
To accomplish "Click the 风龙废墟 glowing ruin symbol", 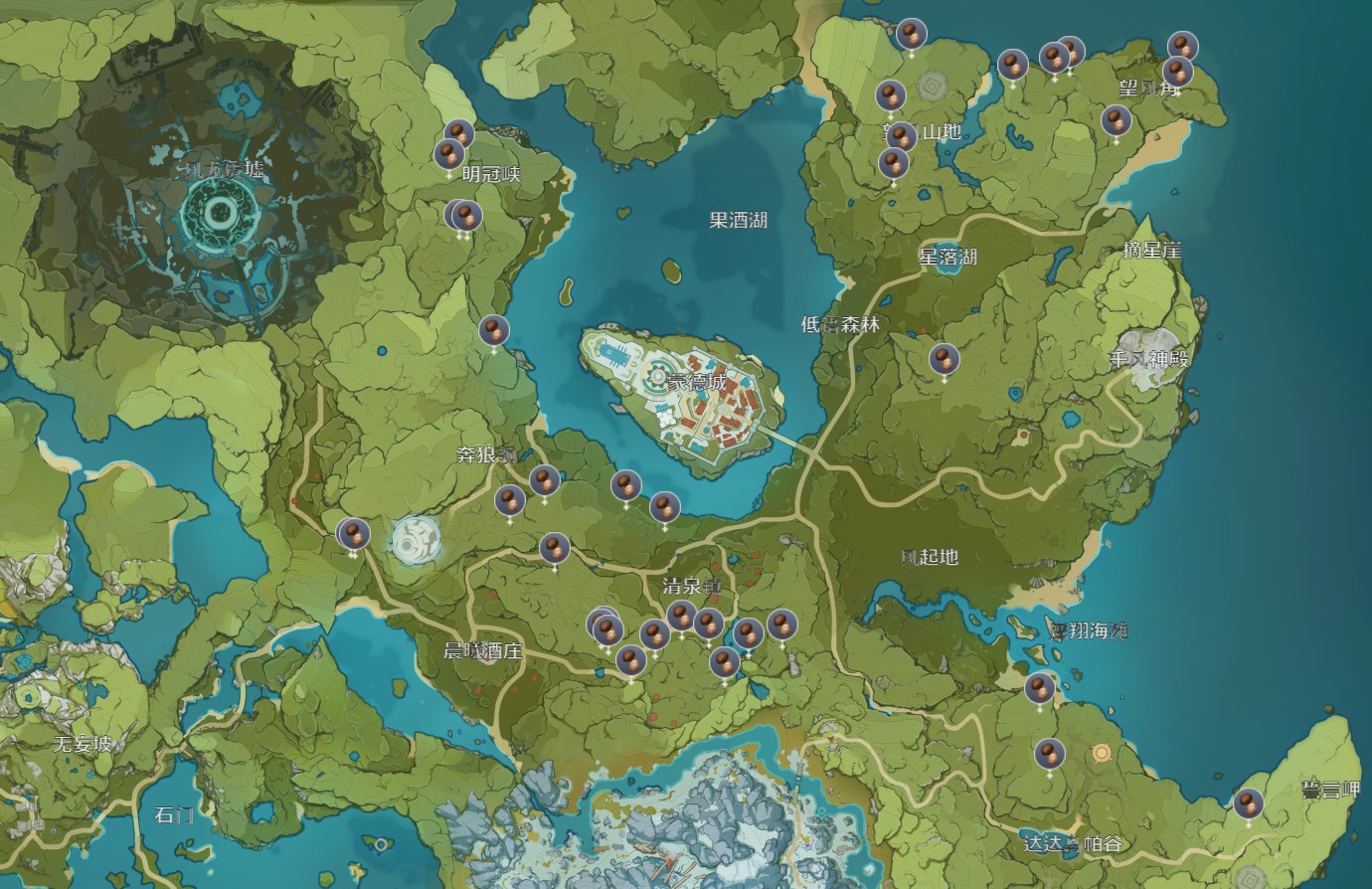I will (219, 214).
